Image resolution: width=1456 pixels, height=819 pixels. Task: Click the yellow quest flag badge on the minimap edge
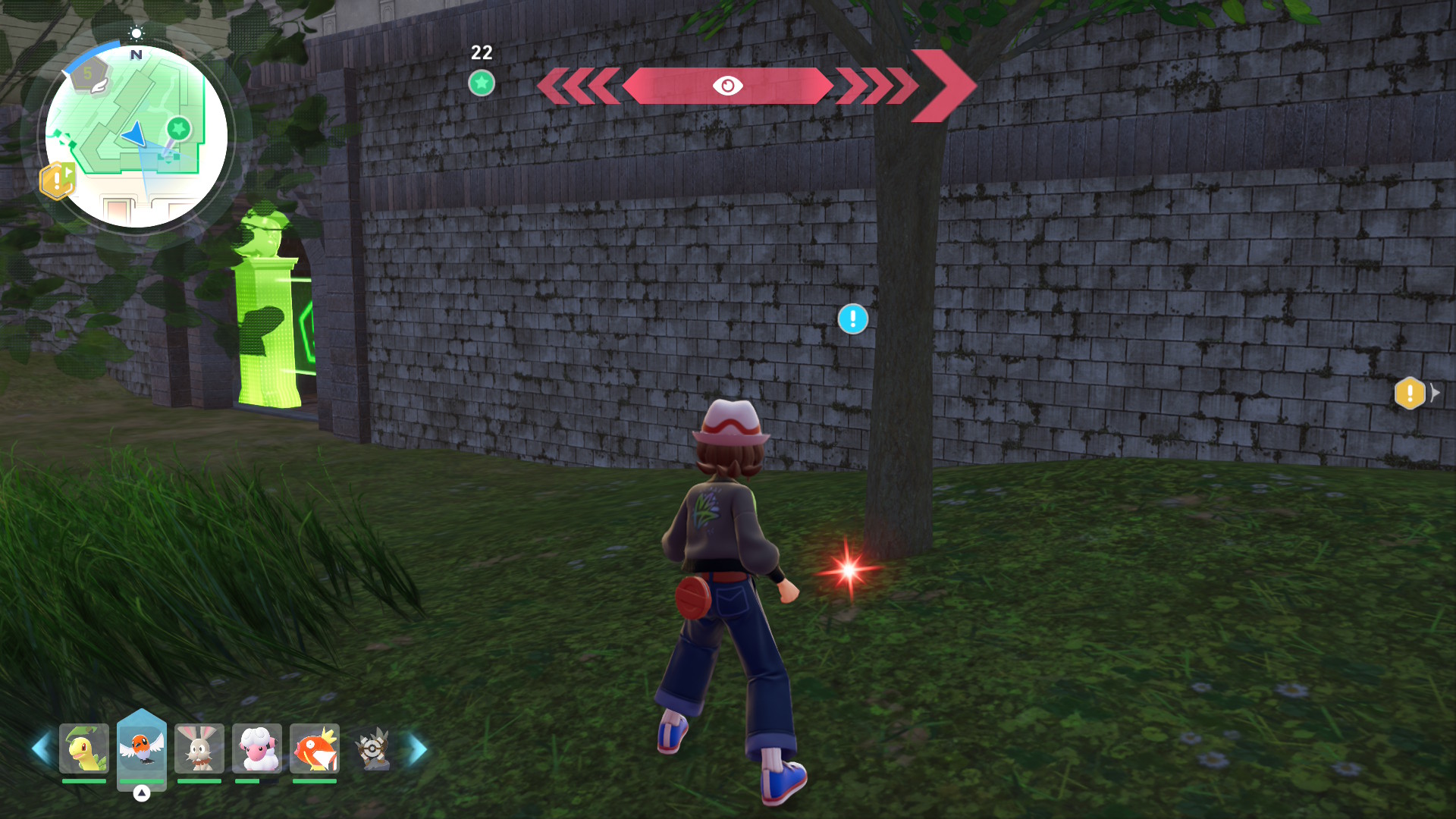tap(58, 181)
